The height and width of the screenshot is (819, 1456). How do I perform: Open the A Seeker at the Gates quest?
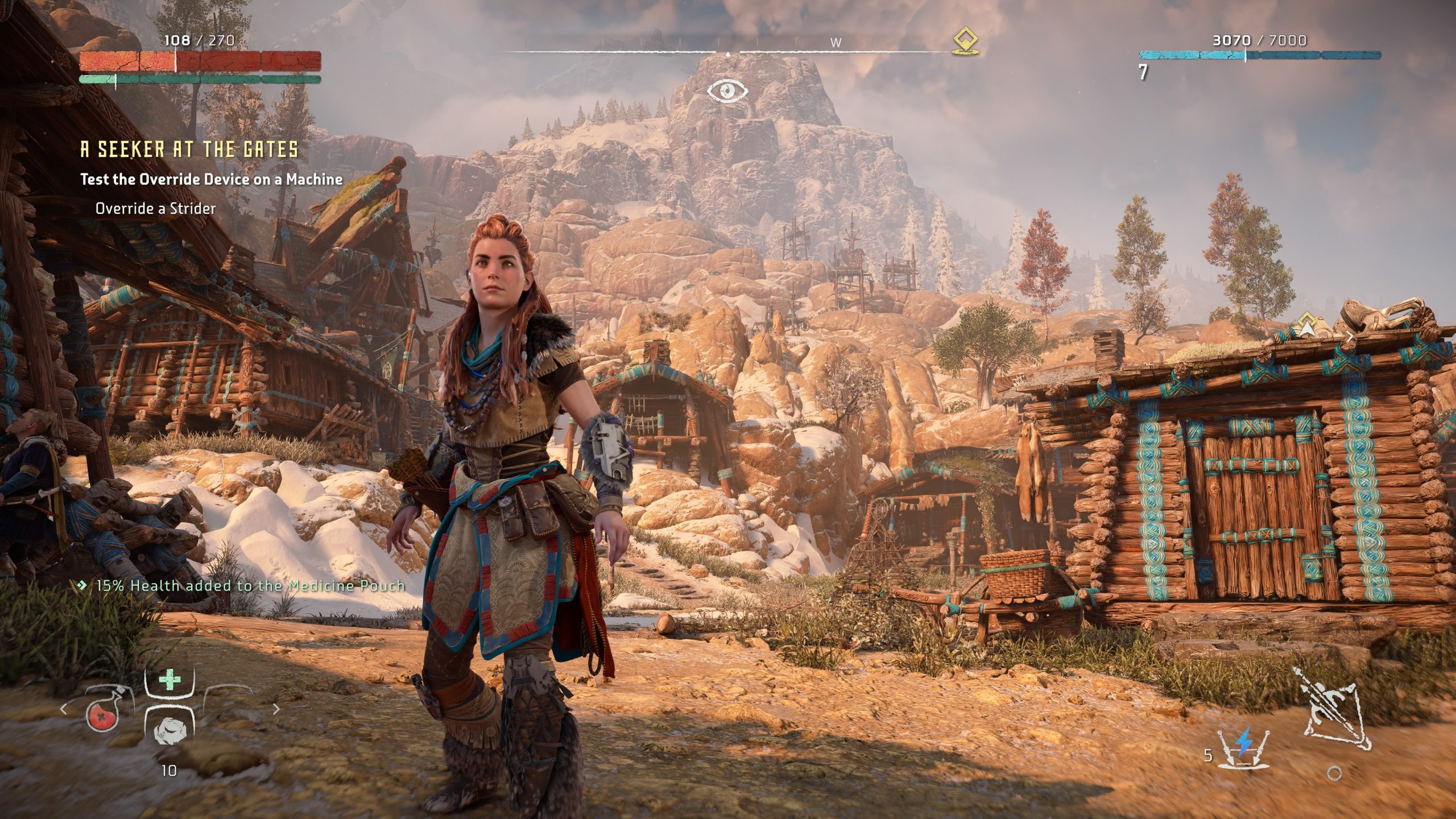click(189, 150)
